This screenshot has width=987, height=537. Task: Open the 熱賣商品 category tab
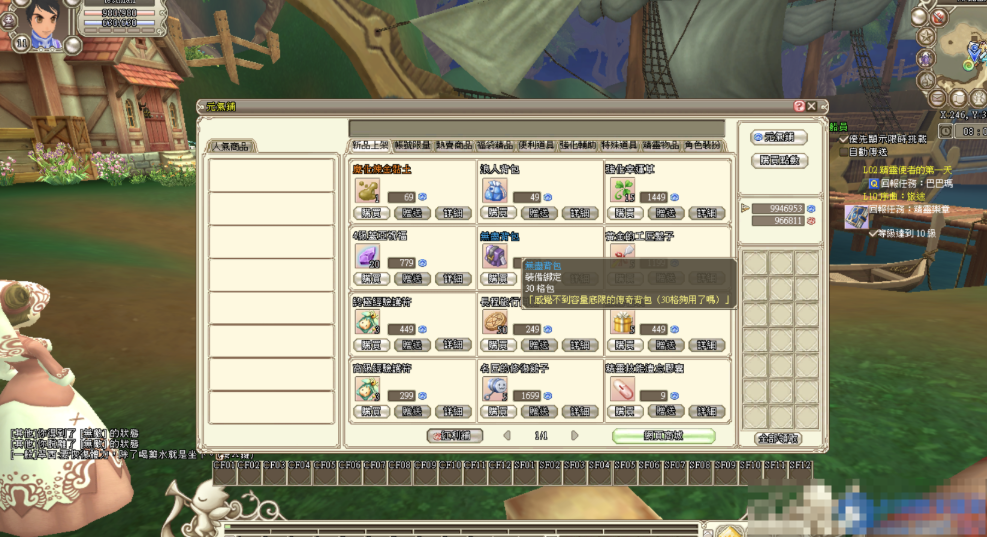coord(454,145)
